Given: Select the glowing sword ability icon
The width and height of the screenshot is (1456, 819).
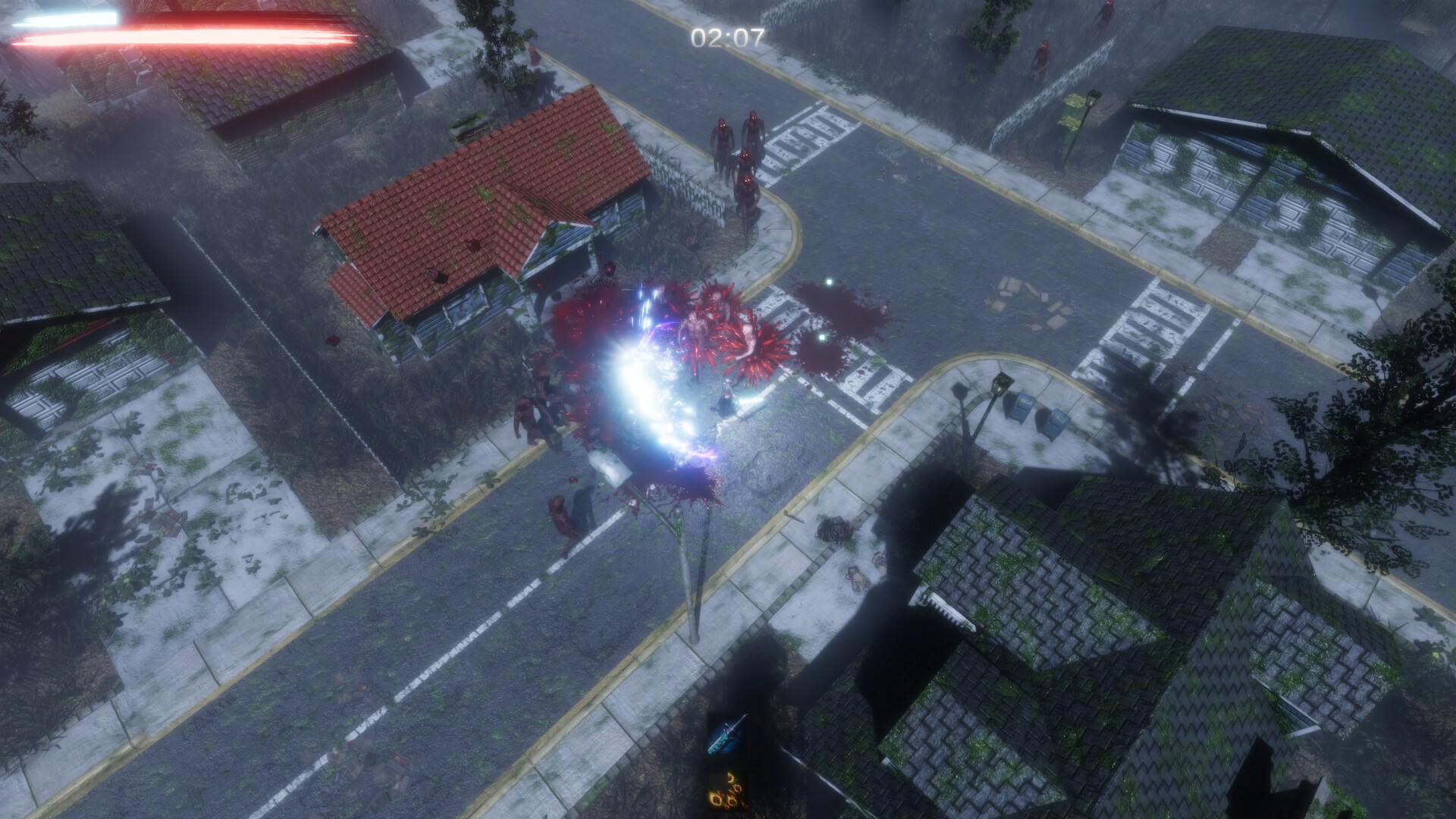Looking at the screenshot, I should coord(726,732).
